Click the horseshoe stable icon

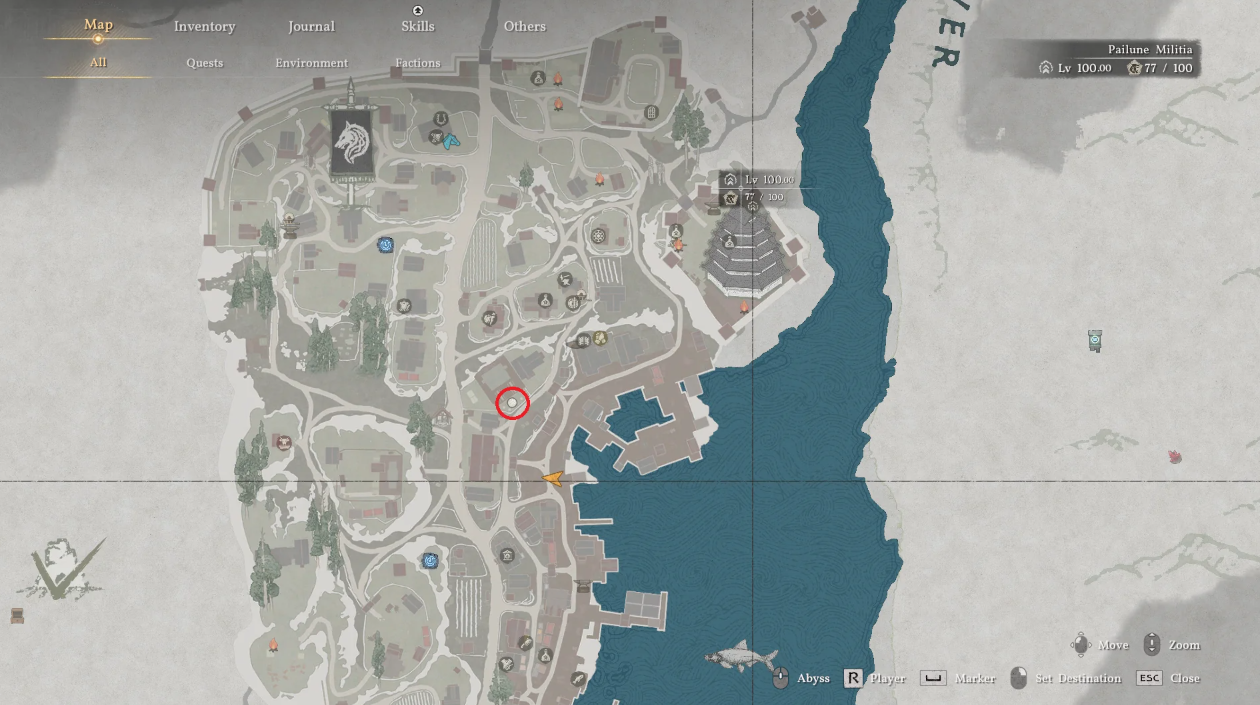[x=439, y=120]
